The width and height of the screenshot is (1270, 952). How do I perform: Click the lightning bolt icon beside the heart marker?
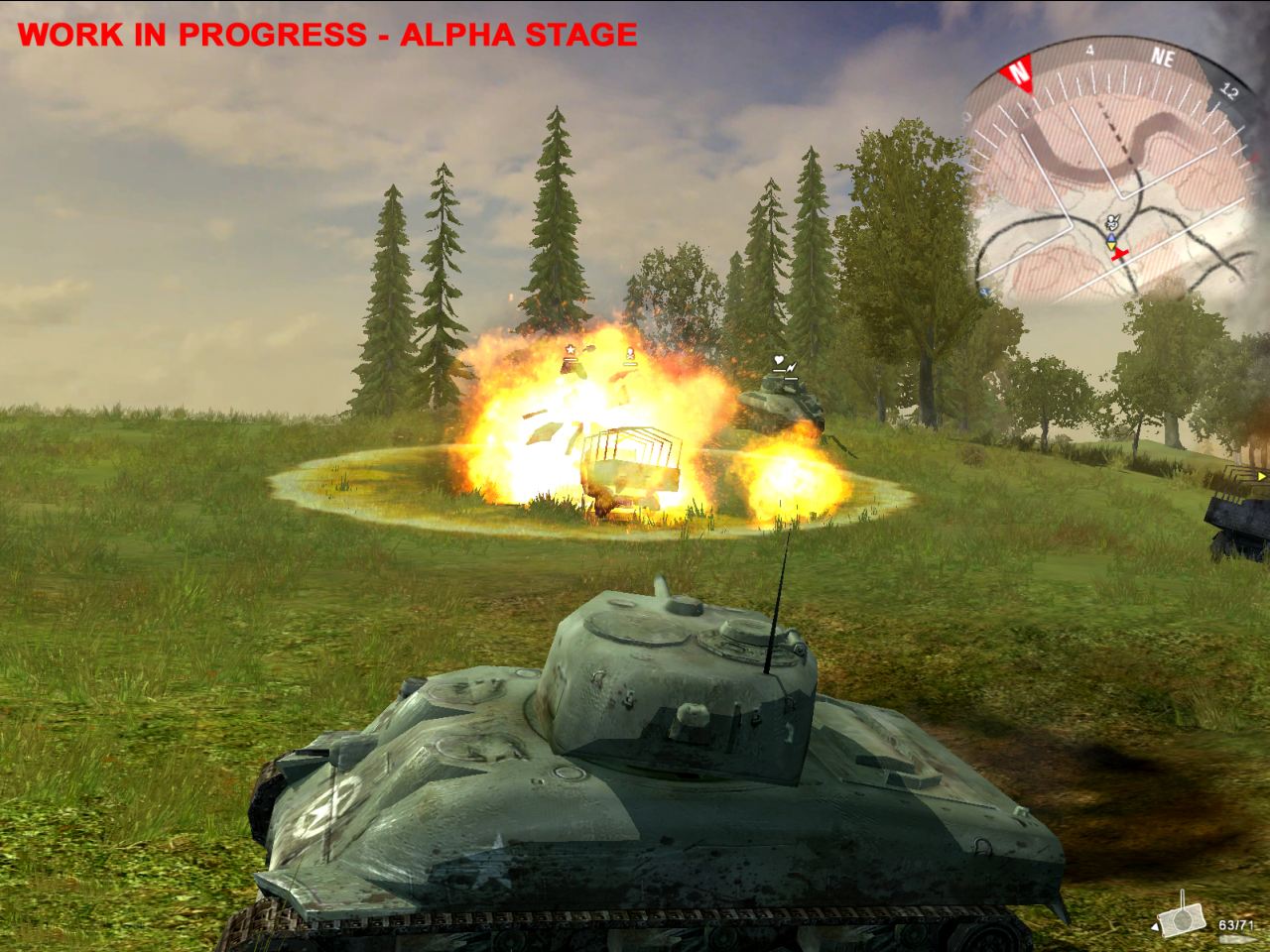[x=792, y=368]
